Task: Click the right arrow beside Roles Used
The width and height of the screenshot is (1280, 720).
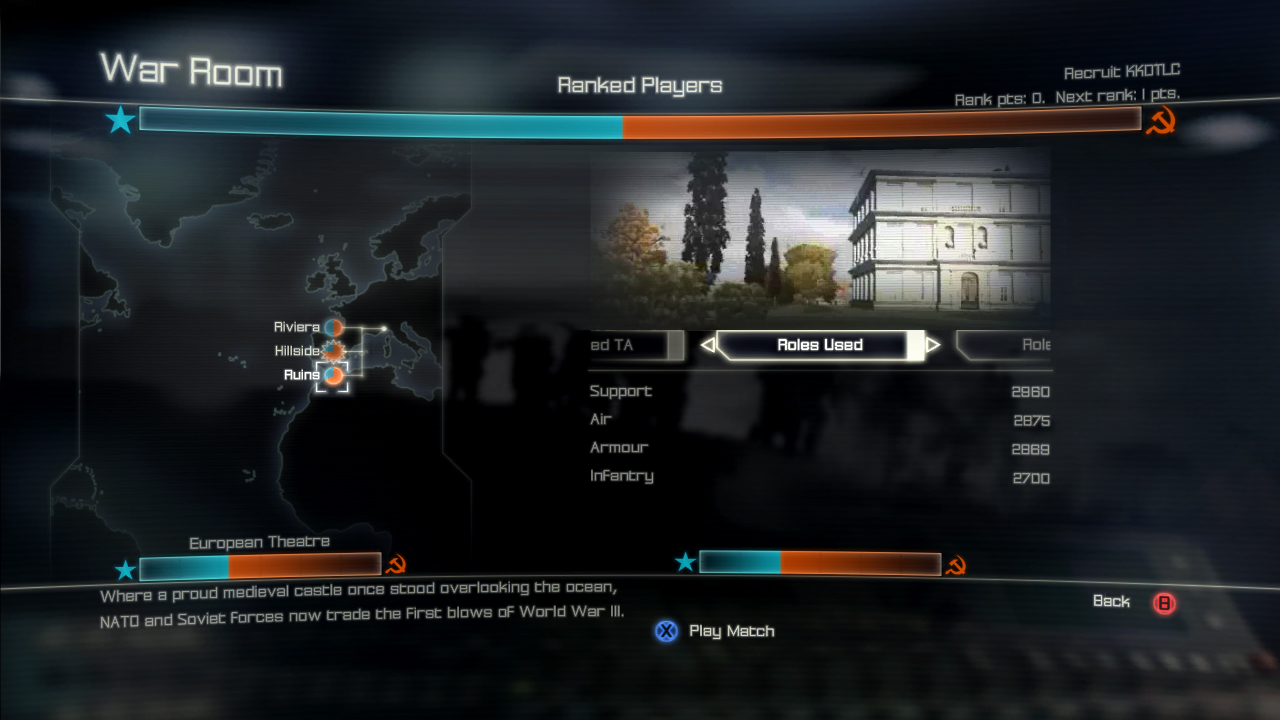Action: pos(933,345)
